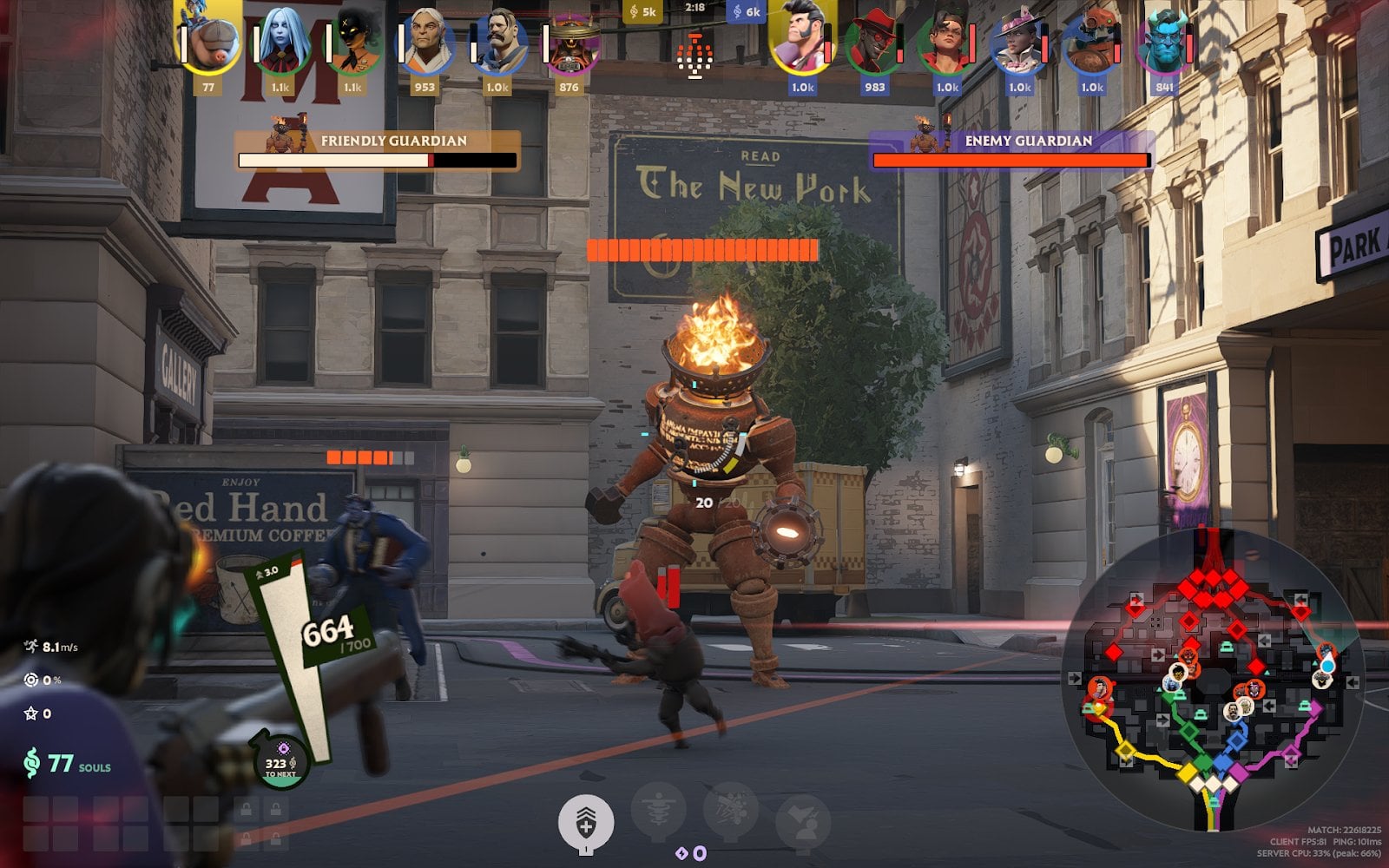This screenshot has width=1389, height=868.
Task: Select the locked tornado ability icon
Action: (659, 812)
